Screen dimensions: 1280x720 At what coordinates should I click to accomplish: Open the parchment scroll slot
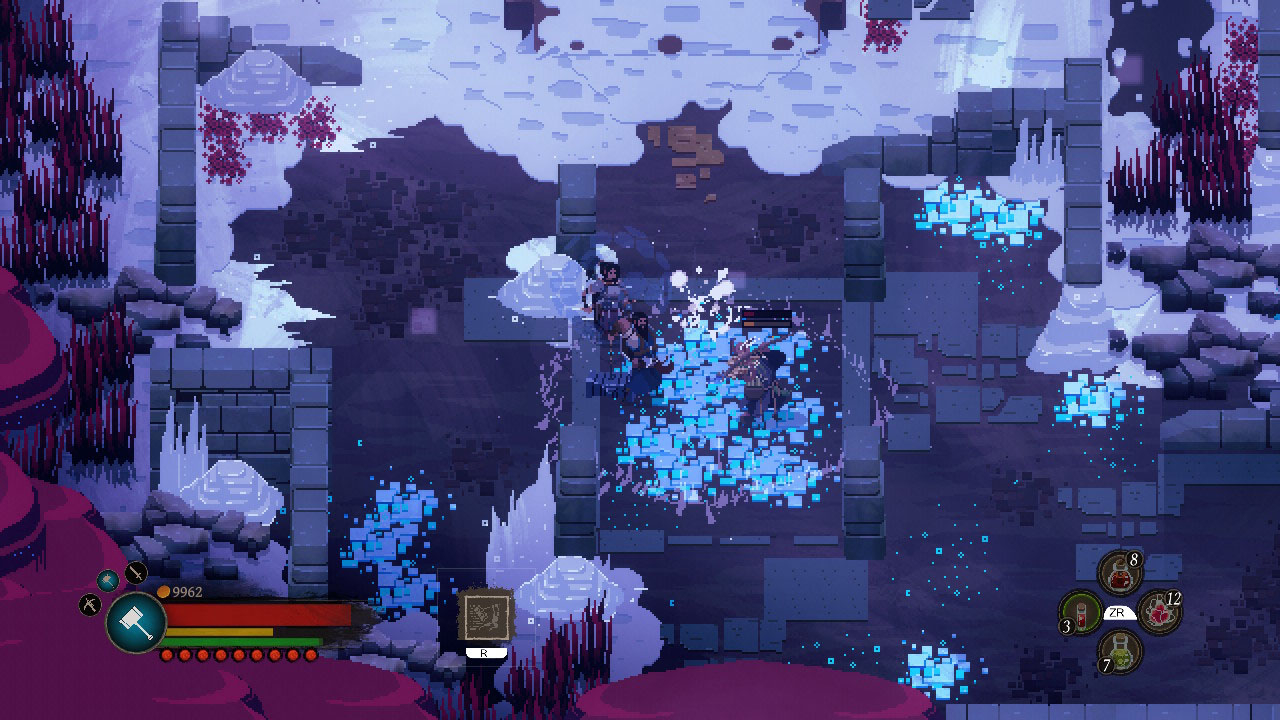click(x=486, y=615)
